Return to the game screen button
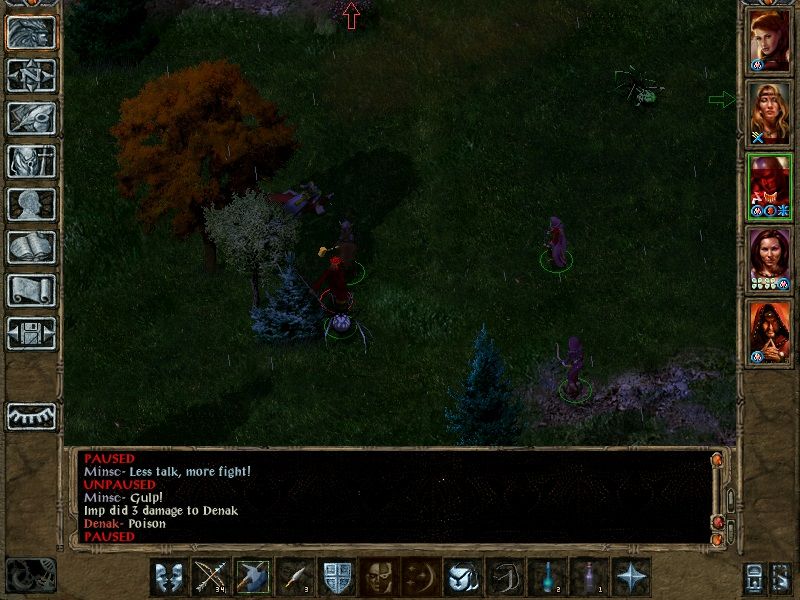This screenshot has width=800, height=600. tap(31, 32)
